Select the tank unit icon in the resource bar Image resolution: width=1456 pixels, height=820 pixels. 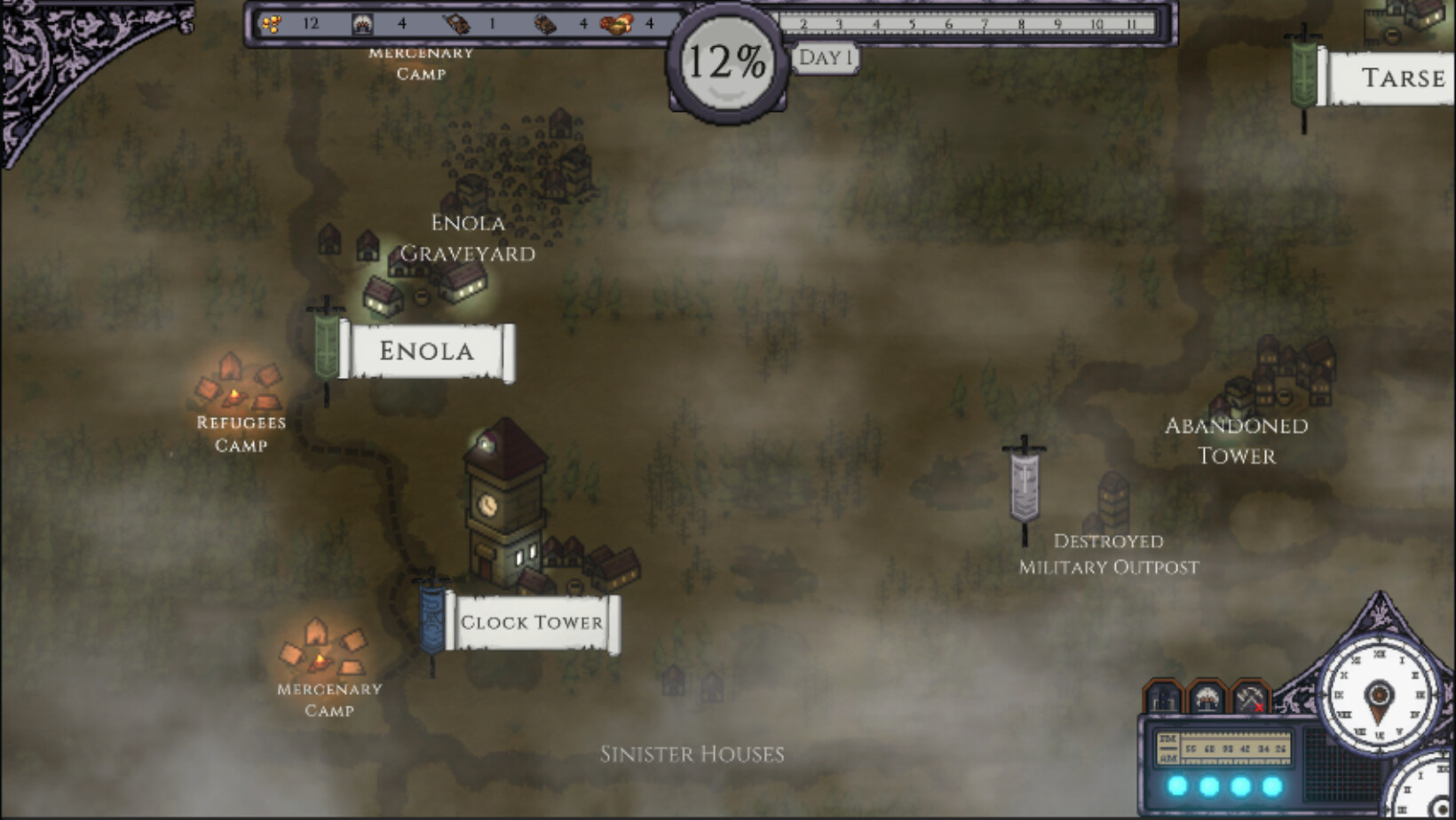point(457,24)
